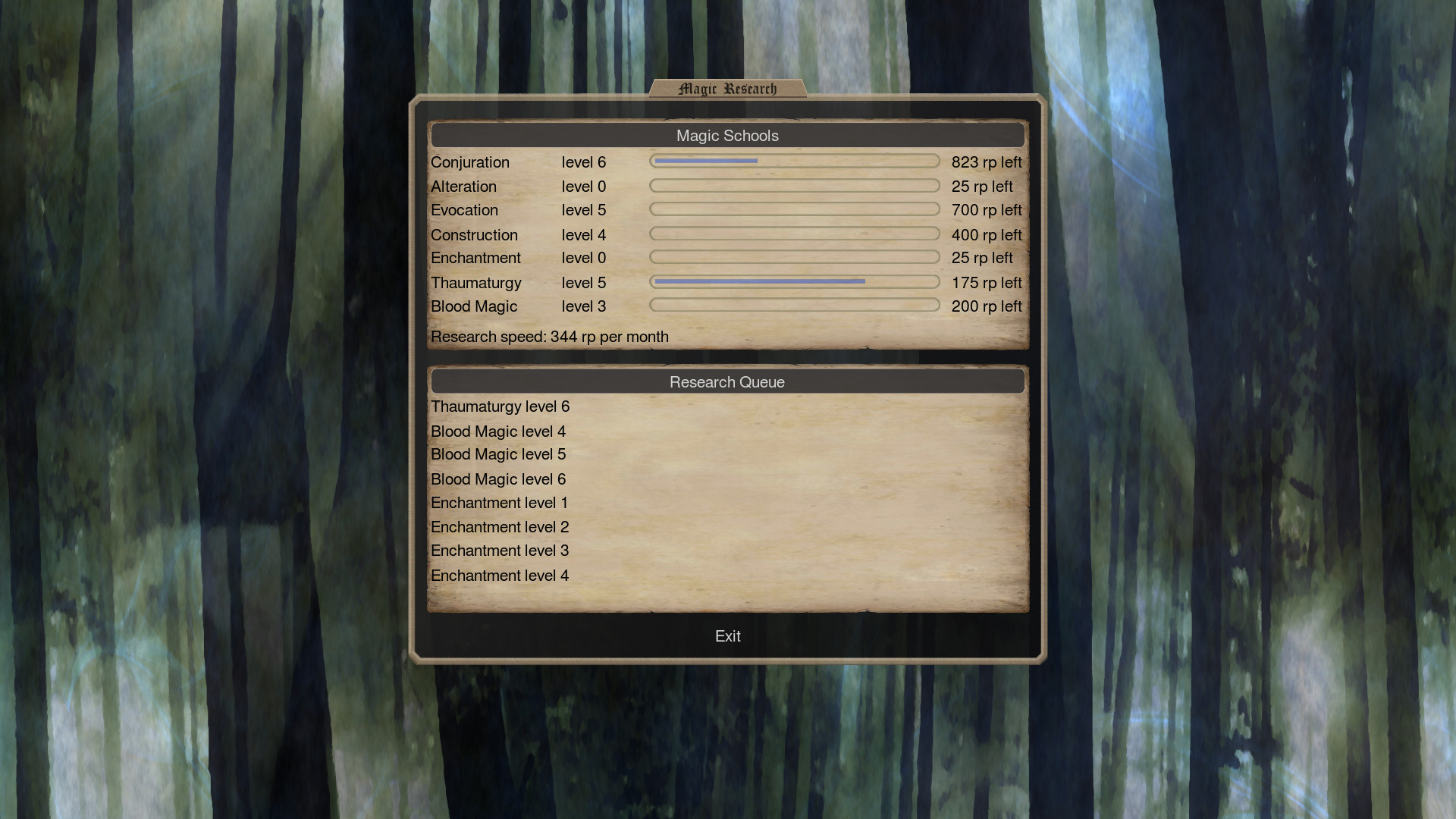1456x819 pixels.
Task: Select Thaumaturgy level 6 in the queue
Action: [500, 407]
